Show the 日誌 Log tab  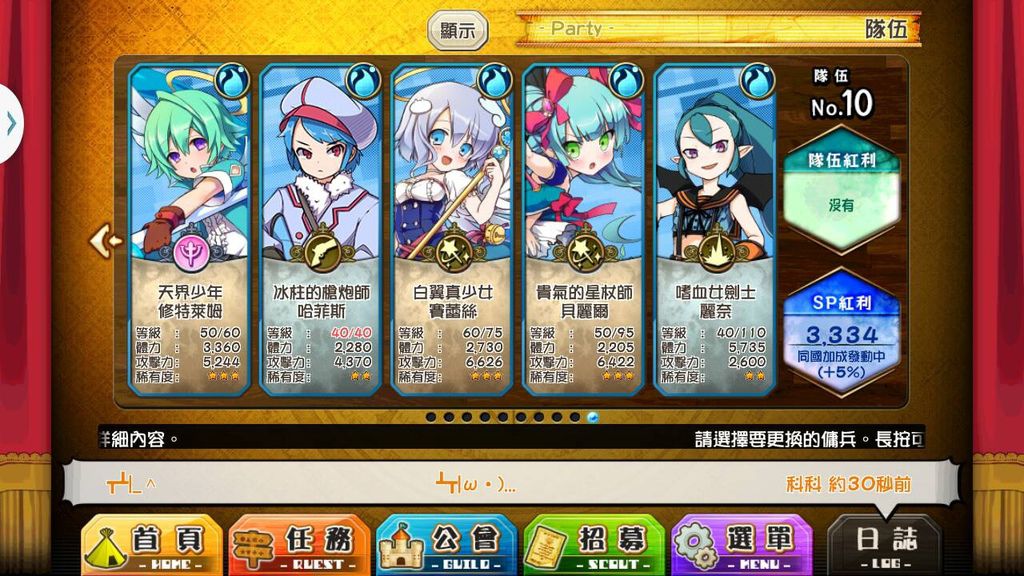[x=885, y=545]
